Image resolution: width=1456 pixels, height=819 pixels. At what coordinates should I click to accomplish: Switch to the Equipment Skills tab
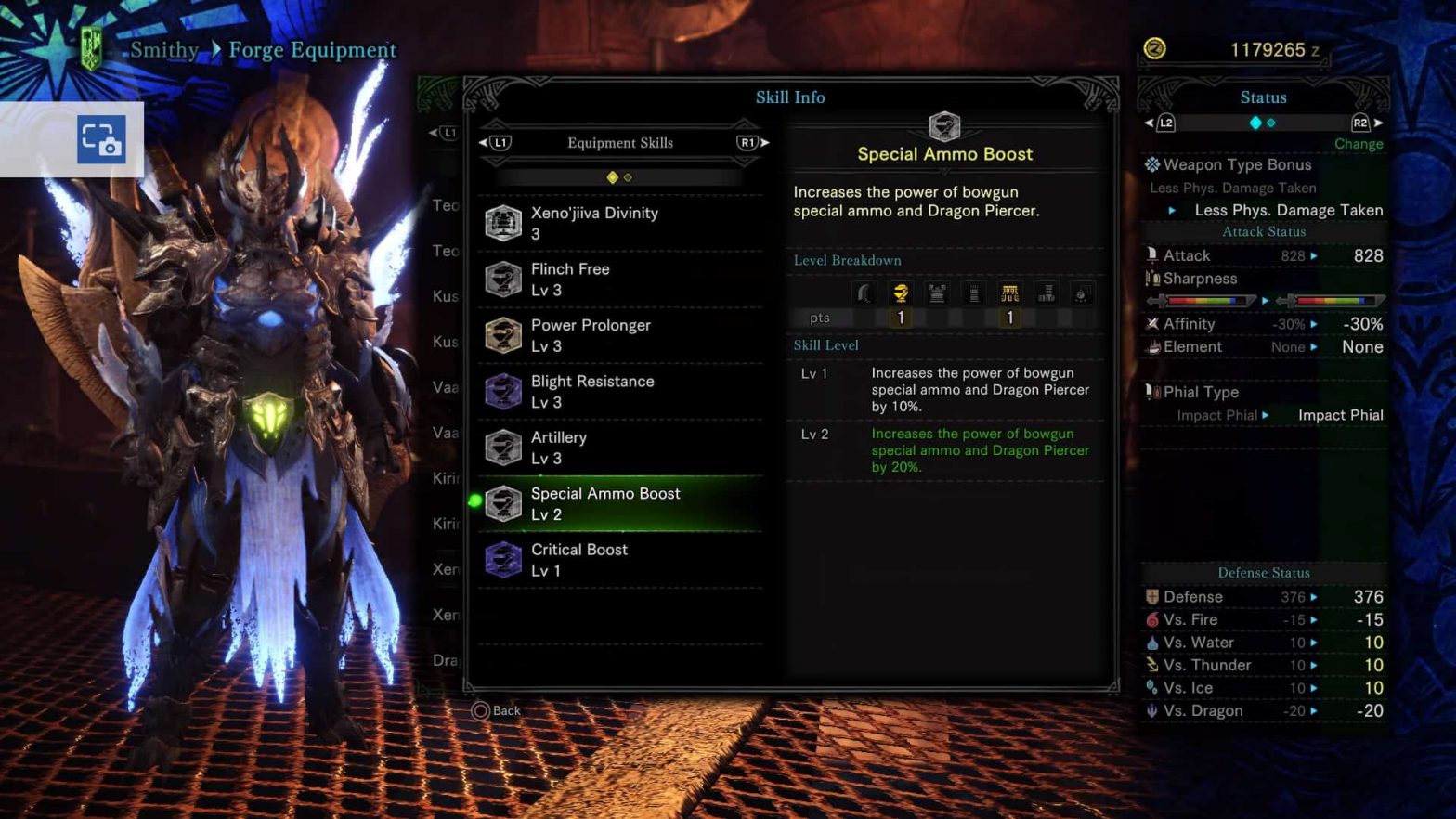click(x=619, y=142)
